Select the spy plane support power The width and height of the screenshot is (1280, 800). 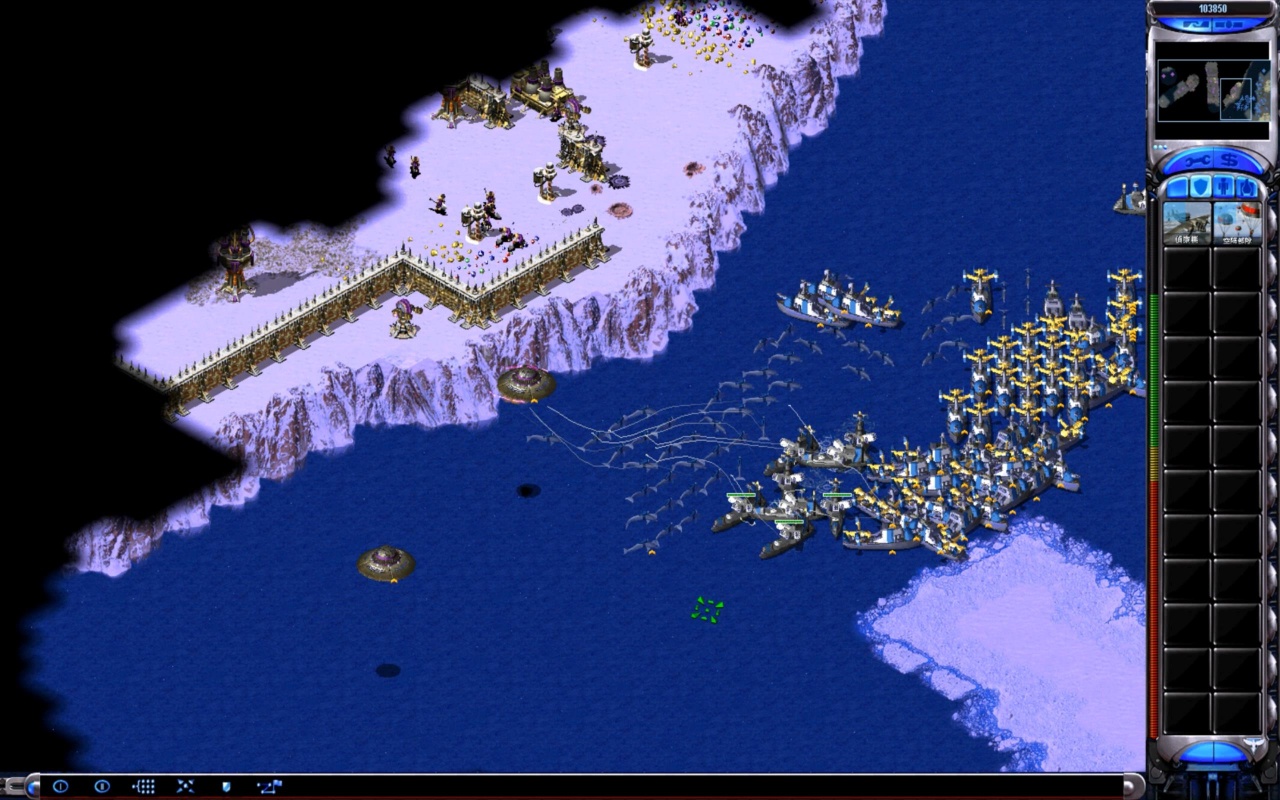(1187, 223)
